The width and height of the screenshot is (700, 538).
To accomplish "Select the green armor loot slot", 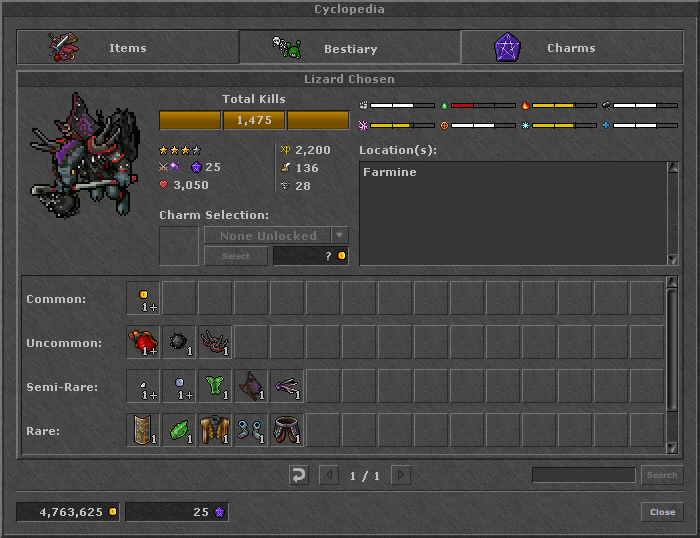I will pyautogui.click(x=215, y=386).
